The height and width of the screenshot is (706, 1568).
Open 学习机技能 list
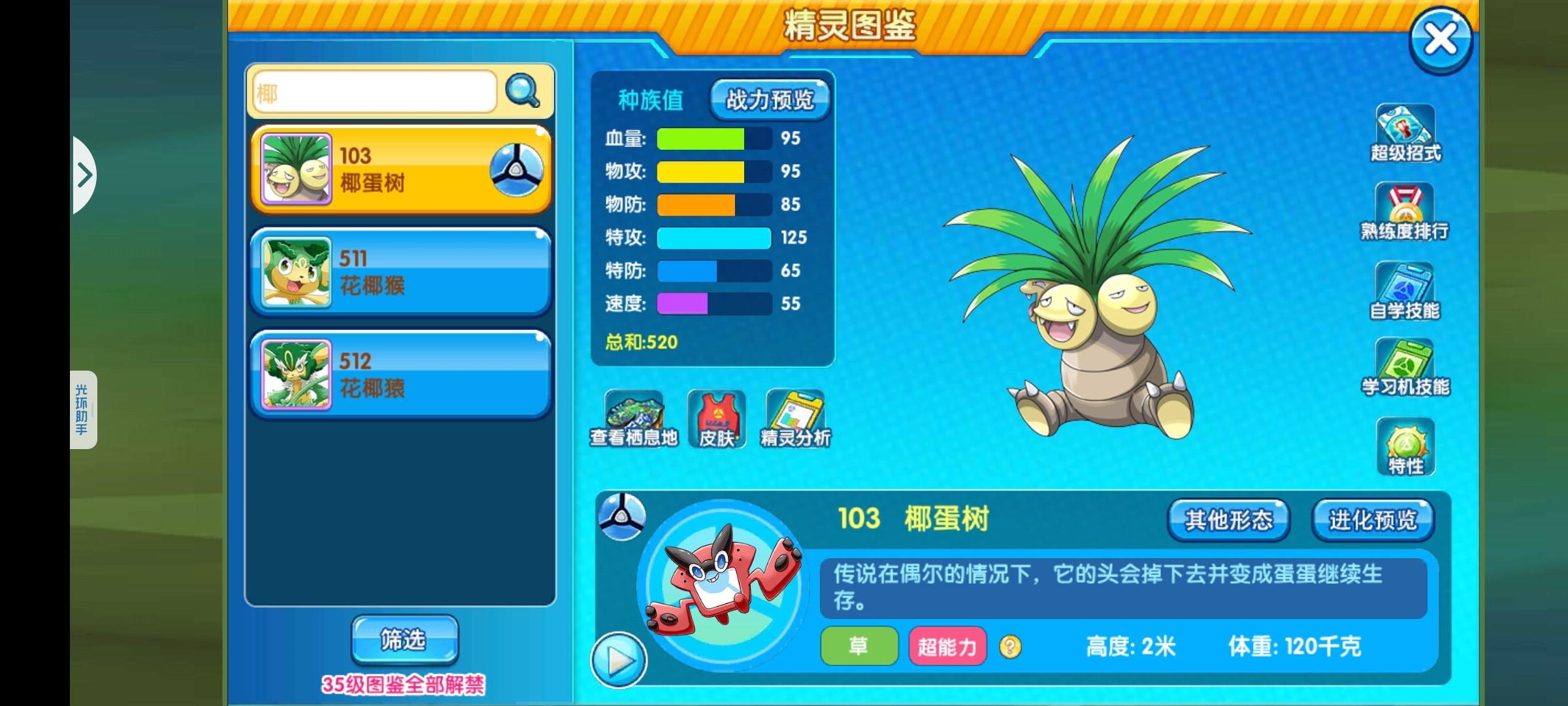[1405, 368]
